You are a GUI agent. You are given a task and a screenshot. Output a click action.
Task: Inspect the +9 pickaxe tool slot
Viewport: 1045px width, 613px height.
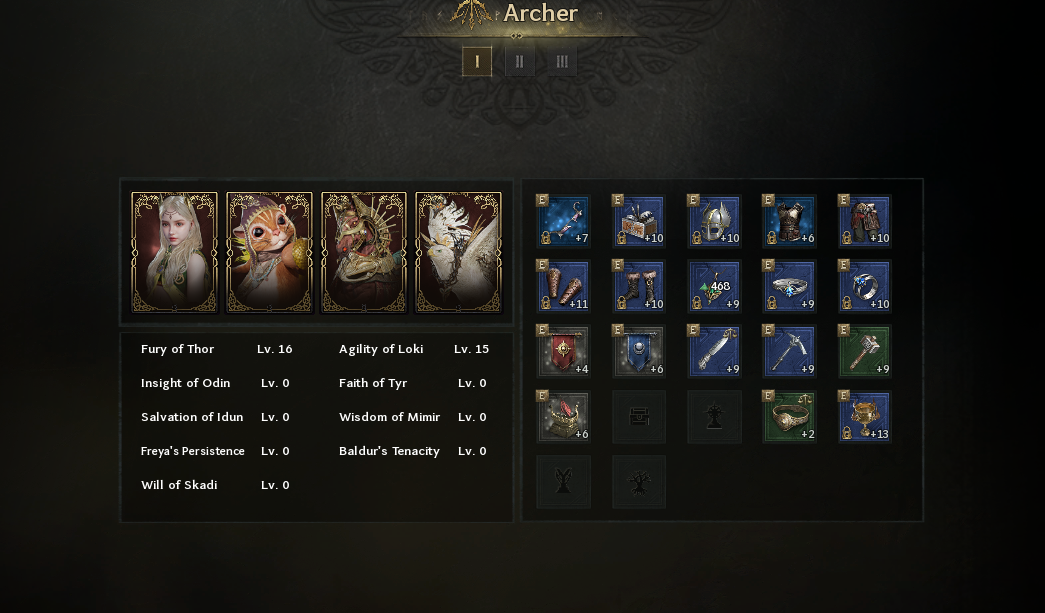click(x=789, y=352)
